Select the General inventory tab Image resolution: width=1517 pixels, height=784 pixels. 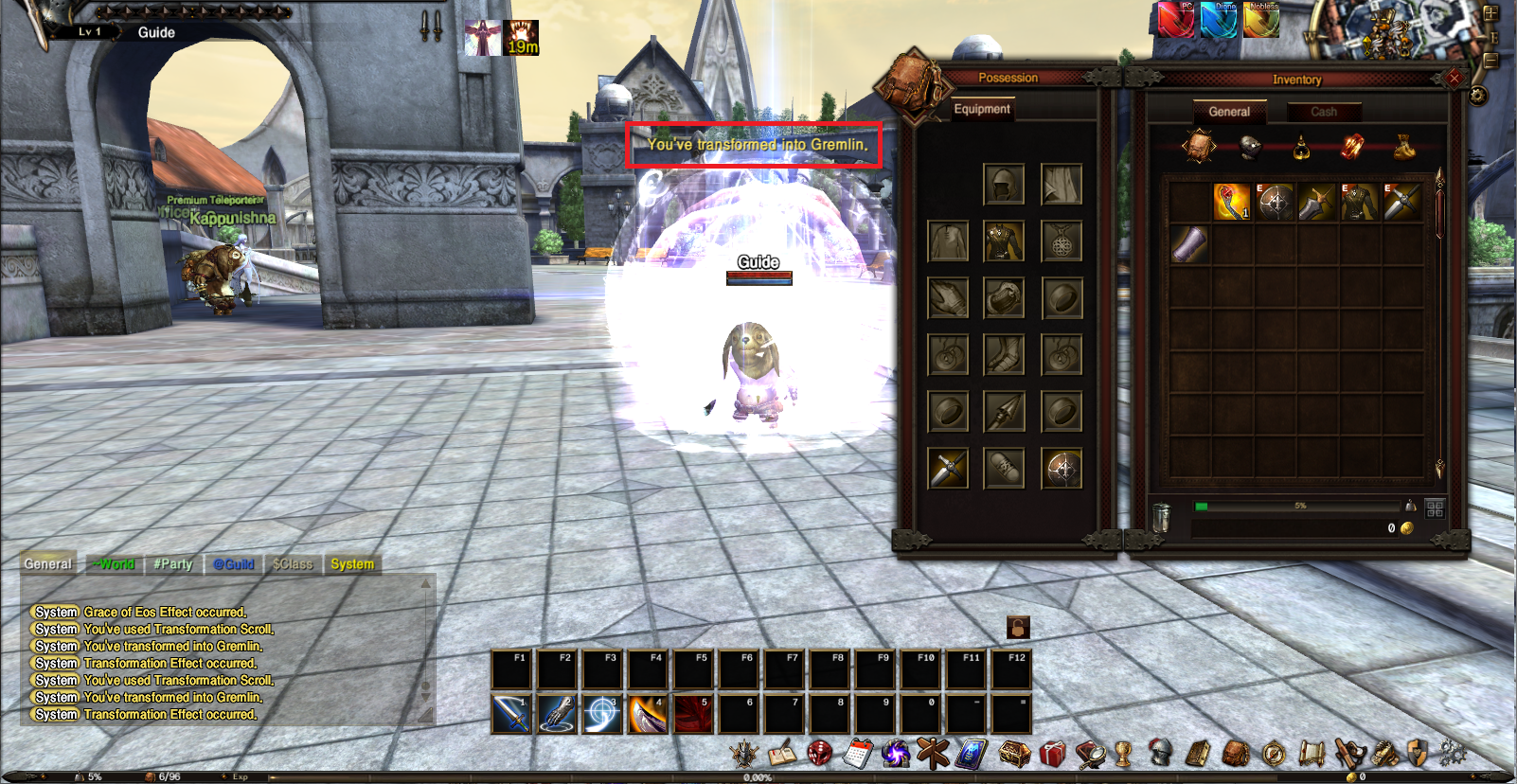[x=1228, y=112]
